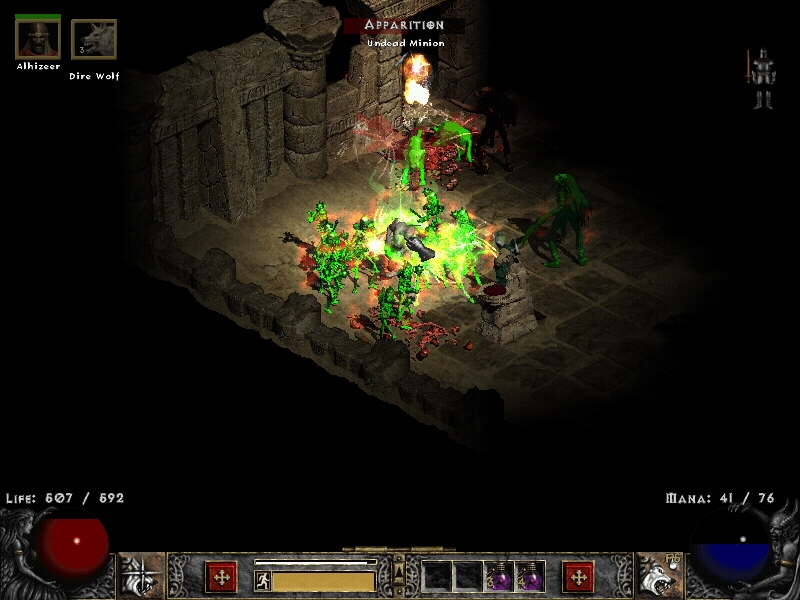Click the red plus button beside left skill
This screenshot has height=600, width=800.
coord(221,577)
